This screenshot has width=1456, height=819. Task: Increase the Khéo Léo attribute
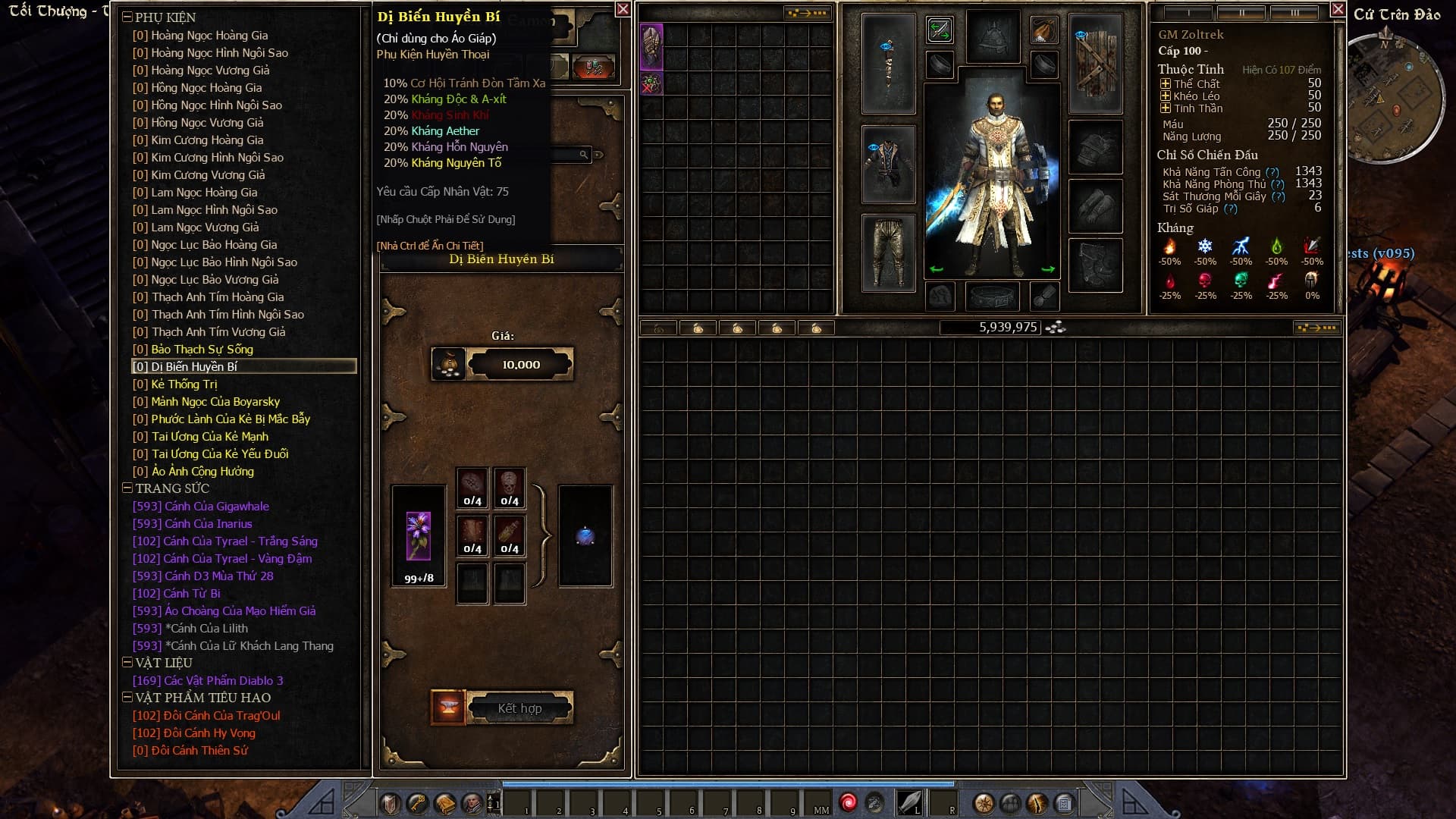(x=1166, y=96)
